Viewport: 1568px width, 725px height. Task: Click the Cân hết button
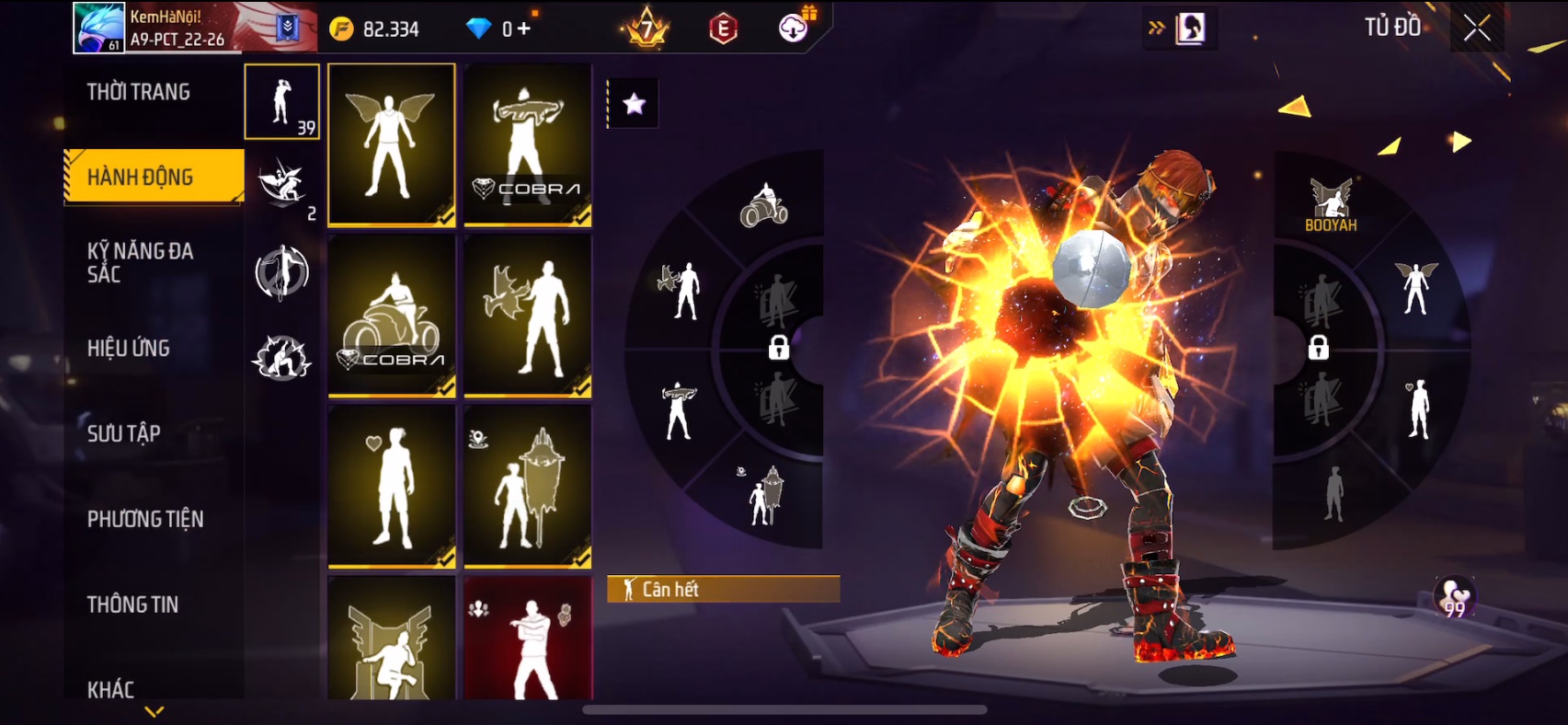pyautogui.click(x=723, y=589)
